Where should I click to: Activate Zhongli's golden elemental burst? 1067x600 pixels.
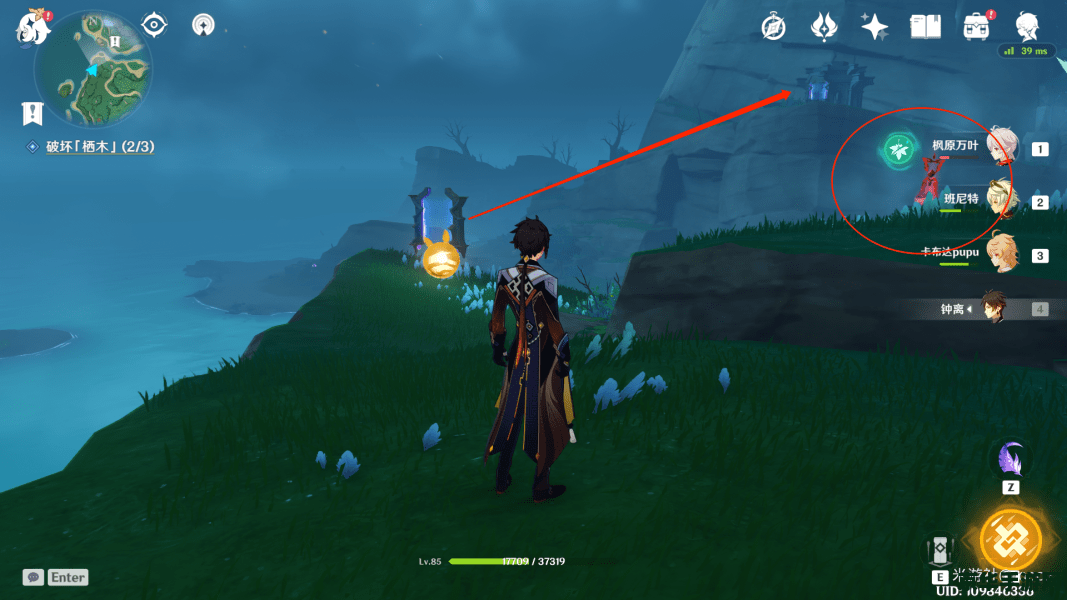click(1010, 540)
